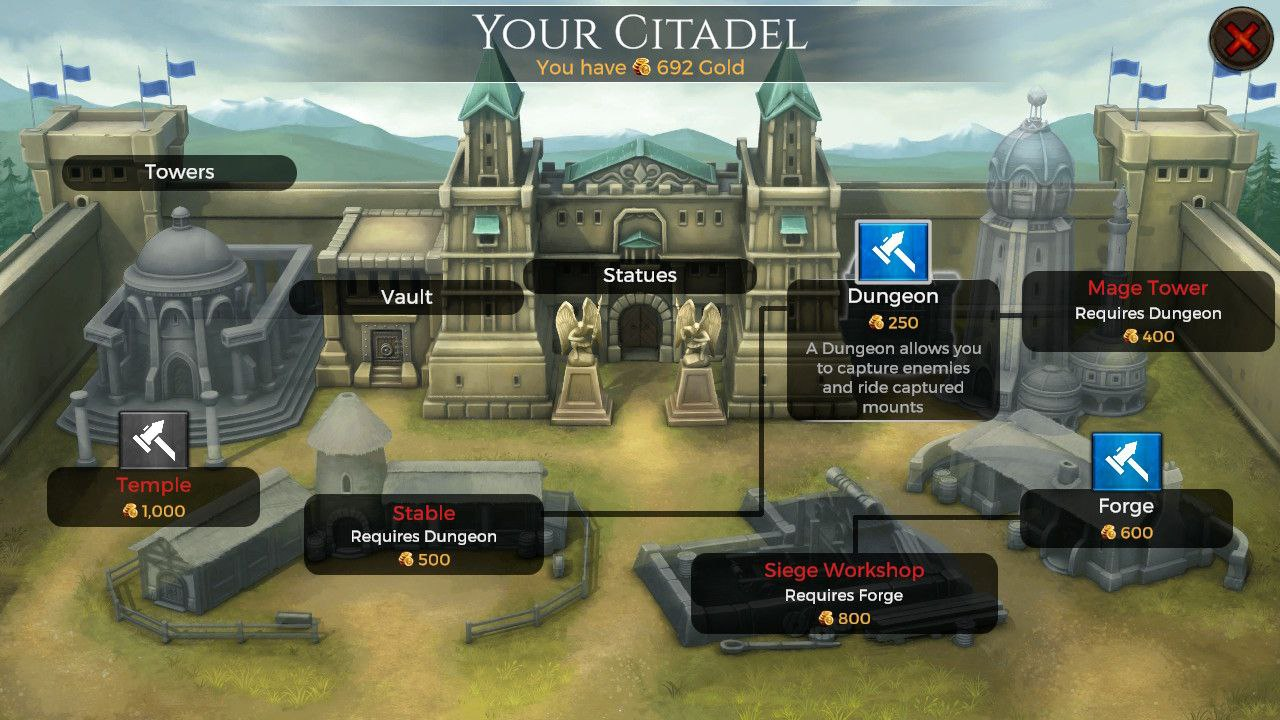1280x720 pixels.
Task: Close the Your Citadel screen
Action: tap(1241, 40)
